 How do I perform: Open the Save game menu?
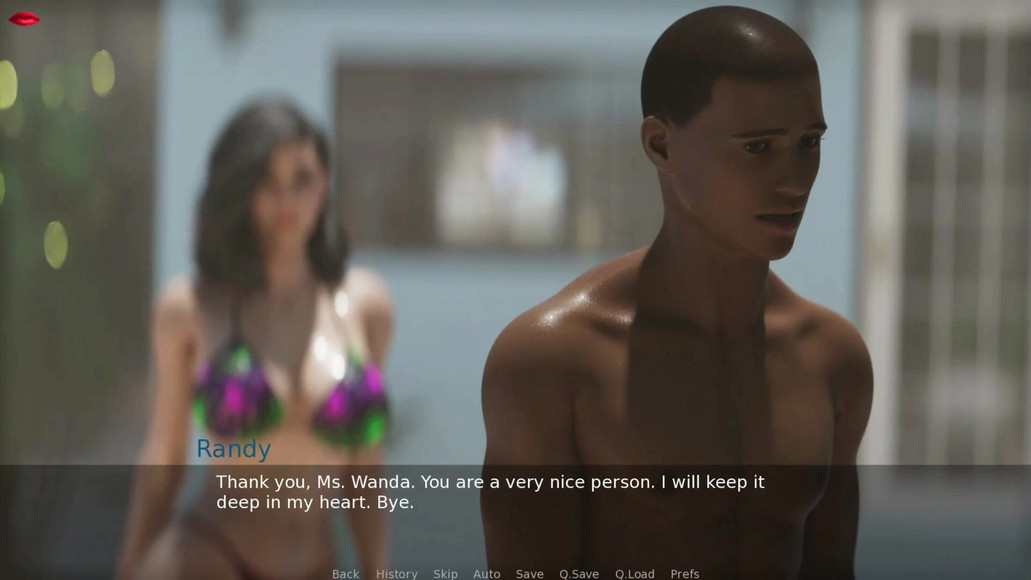click(529, 574)
